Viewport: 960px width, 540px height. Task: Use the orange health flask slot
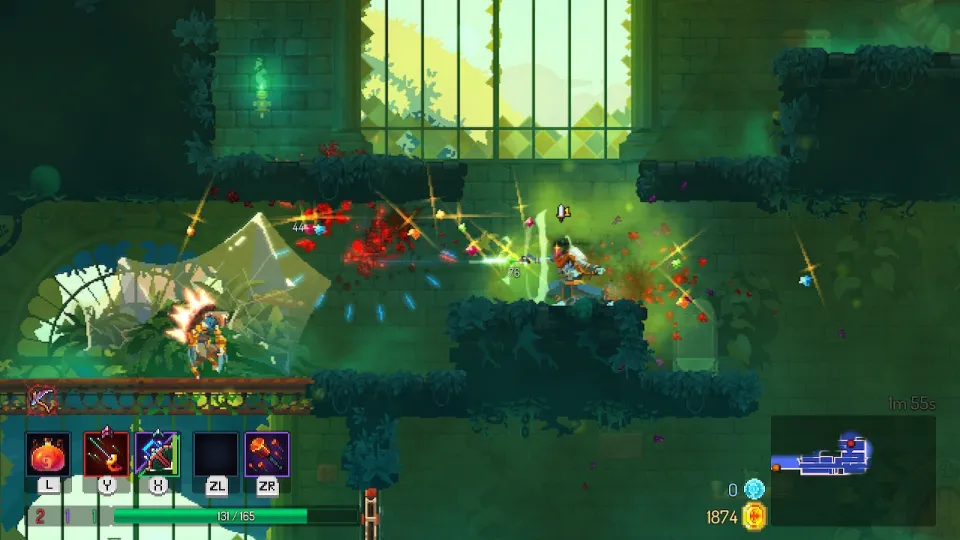point(48,454)
